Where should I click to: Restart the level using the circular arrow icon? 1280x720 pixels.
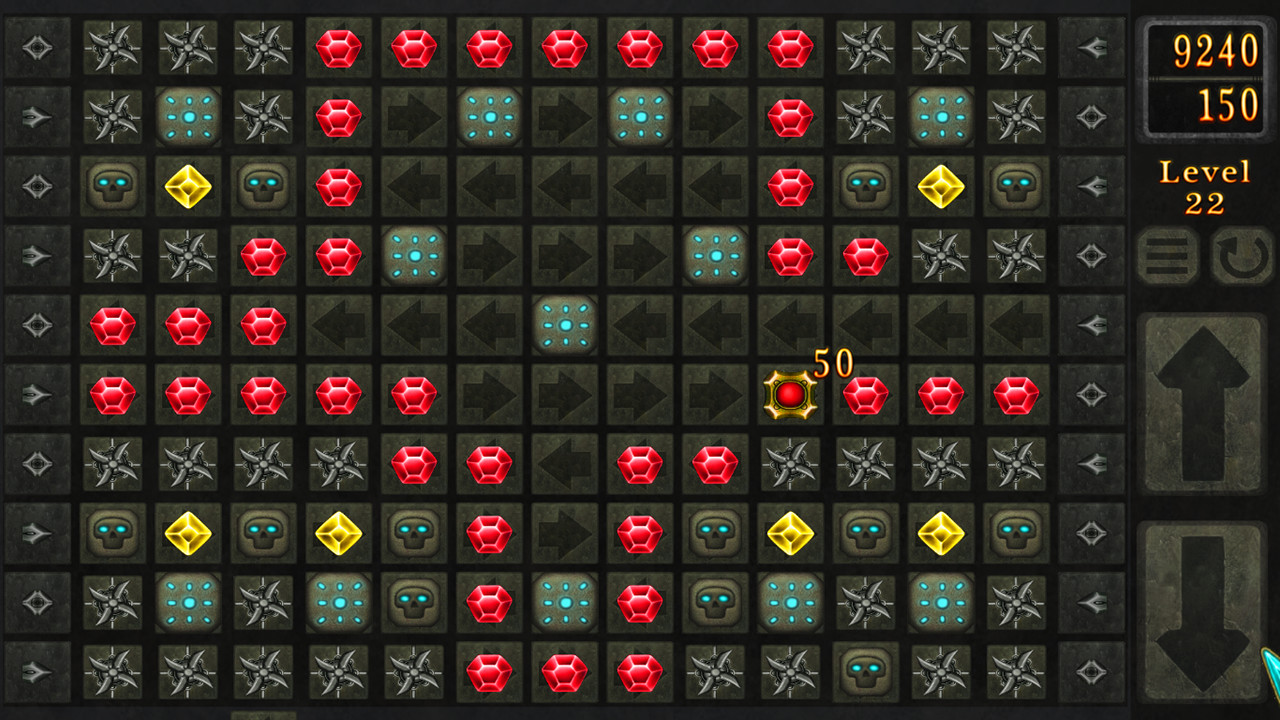(x=1240, y=254)
